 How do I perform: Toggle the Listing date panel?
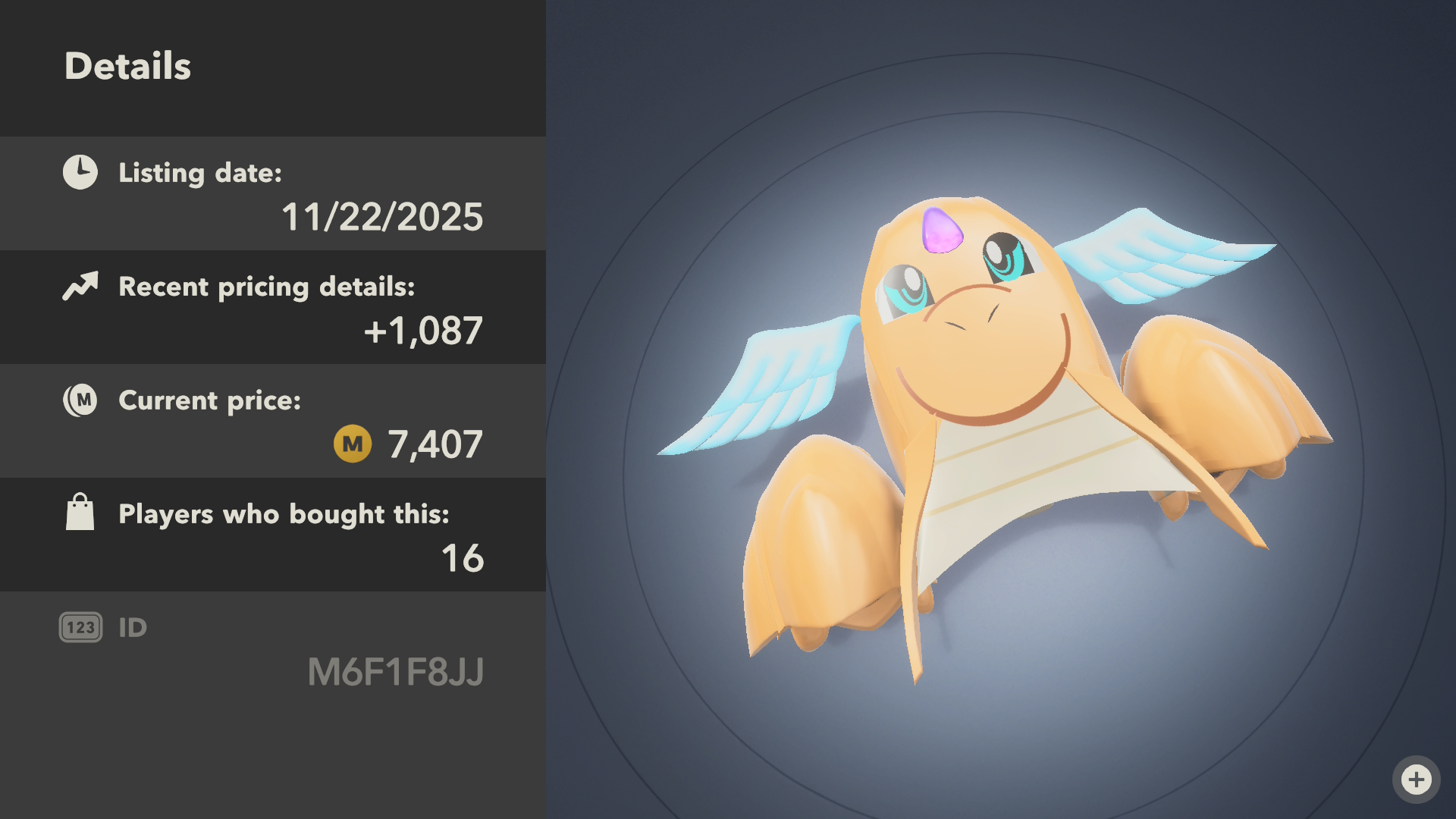[x=273, y=193]
